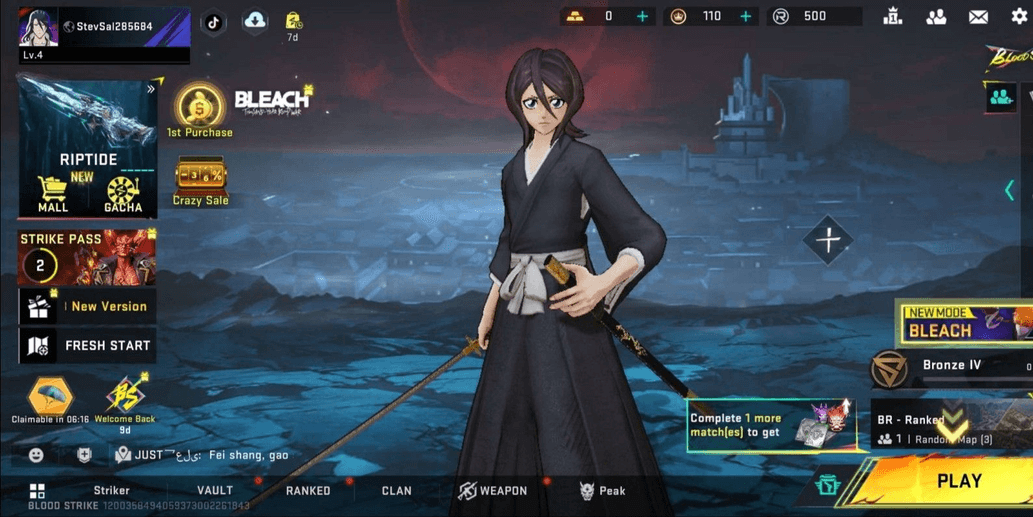Open the GACHA wheel
This screenshot has height=517, width=1033.
(123, 194)
